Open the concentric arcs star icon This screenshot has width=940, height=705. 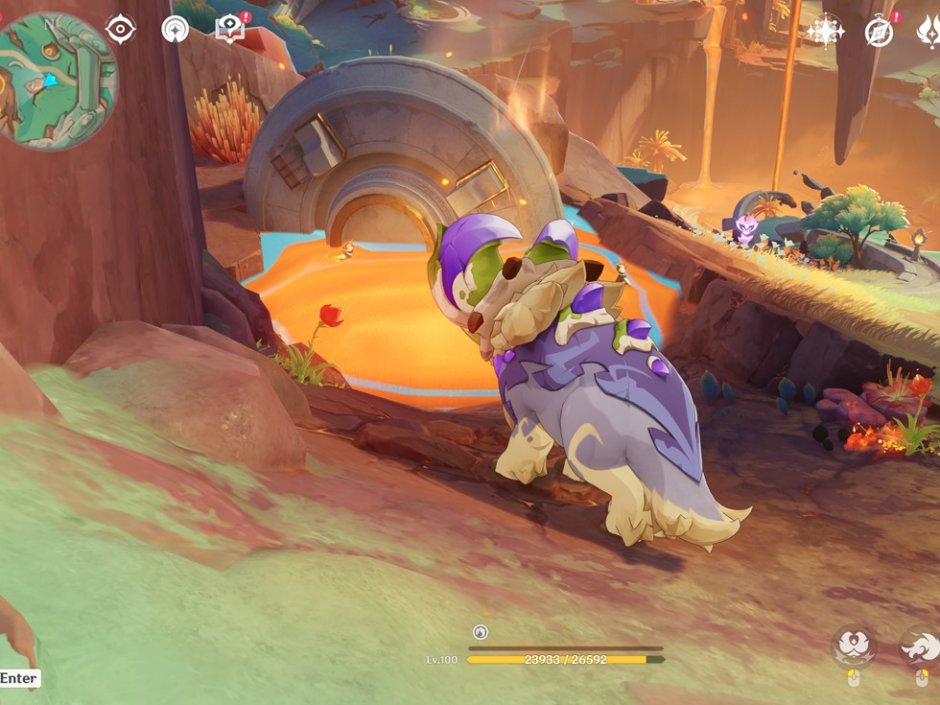pyautogui.click(x=175, y=29)
